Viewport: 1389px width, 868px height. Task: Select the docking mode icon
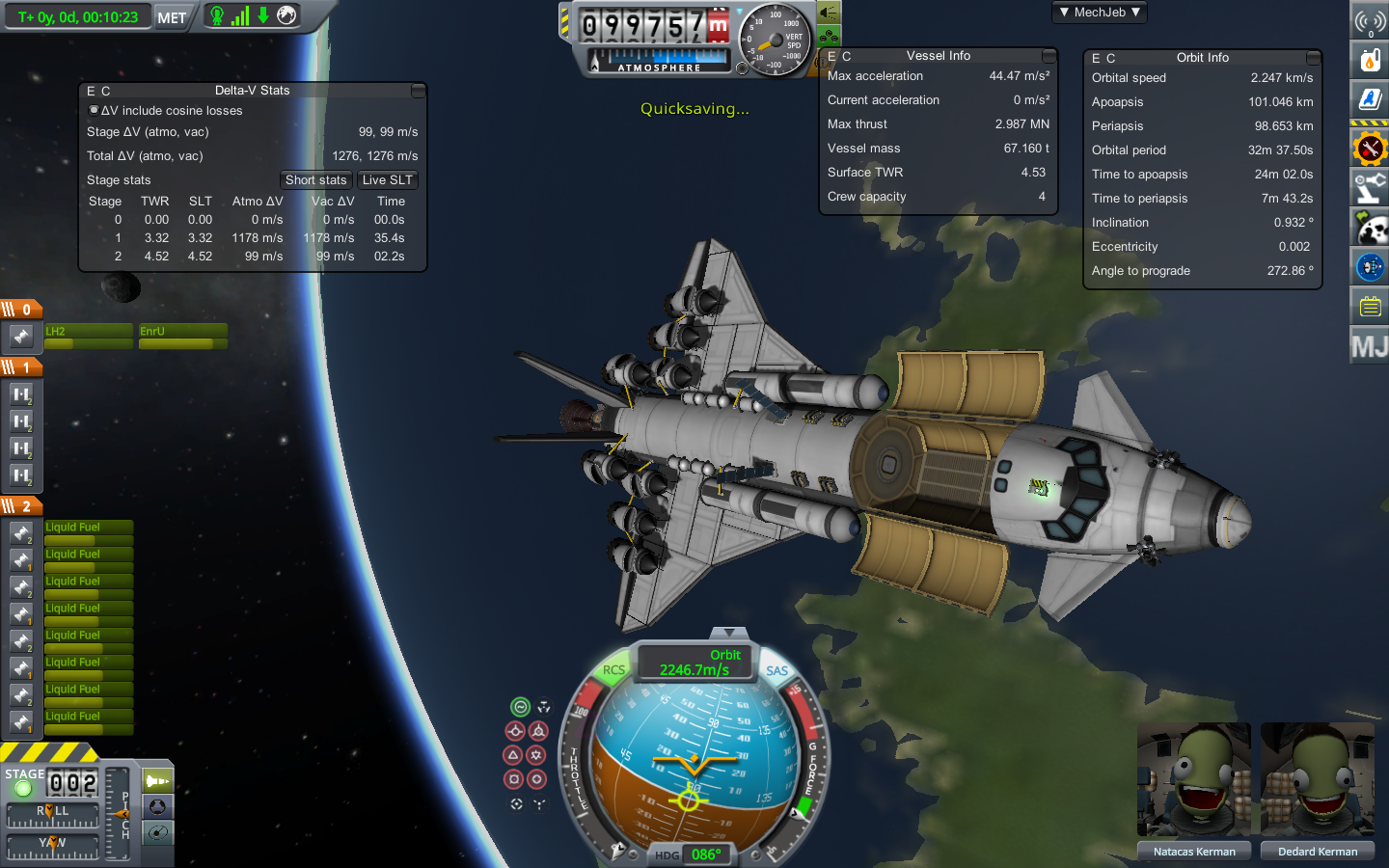click(x=157, y=806)
